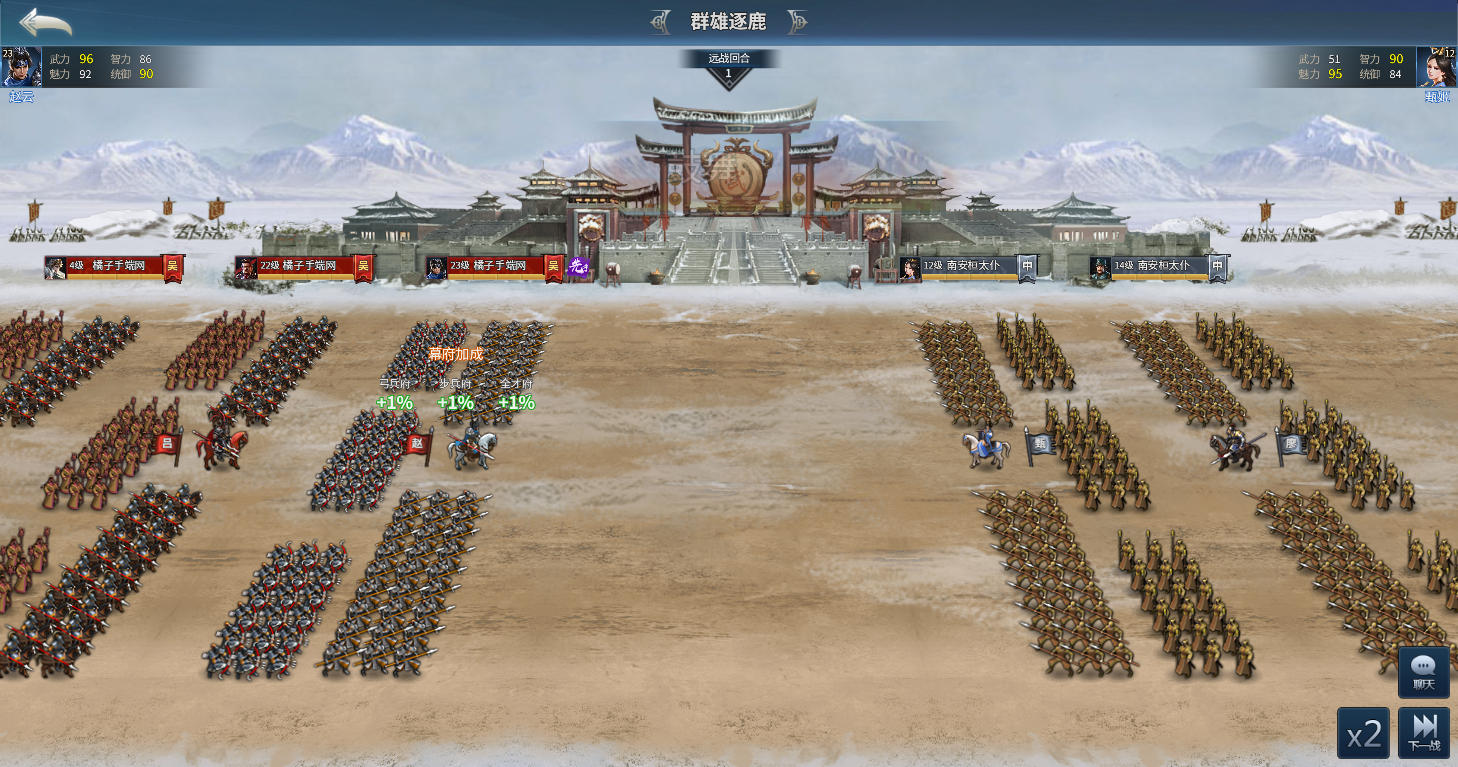Select 赵云 general portrait
Image resolution: width=1458 pixels, height=767 pixels.
[x=21, y=67]
